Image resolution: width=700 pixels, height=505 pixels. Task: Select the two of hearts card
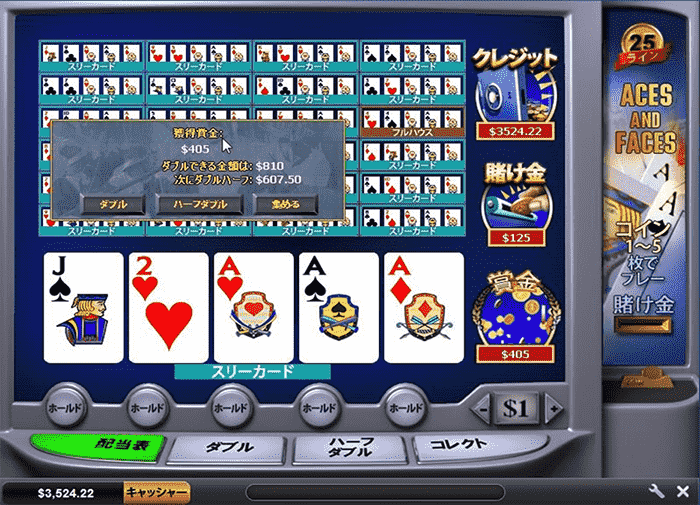point(169,307)
